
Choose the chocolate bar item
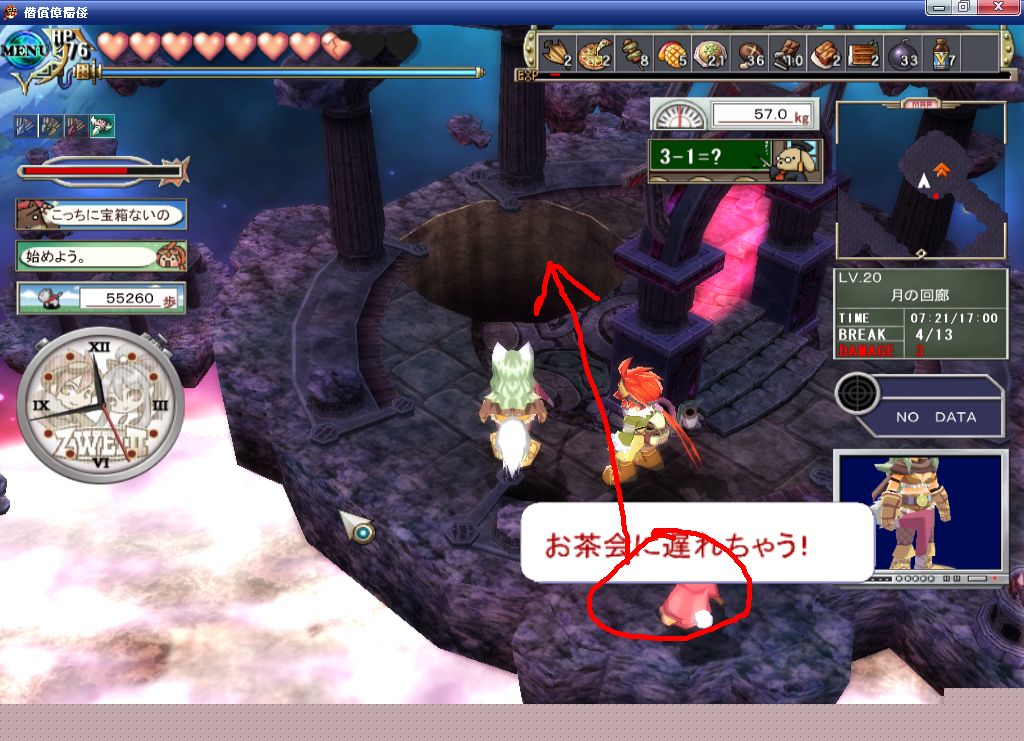pyautogui.click(x=790, y=52)
